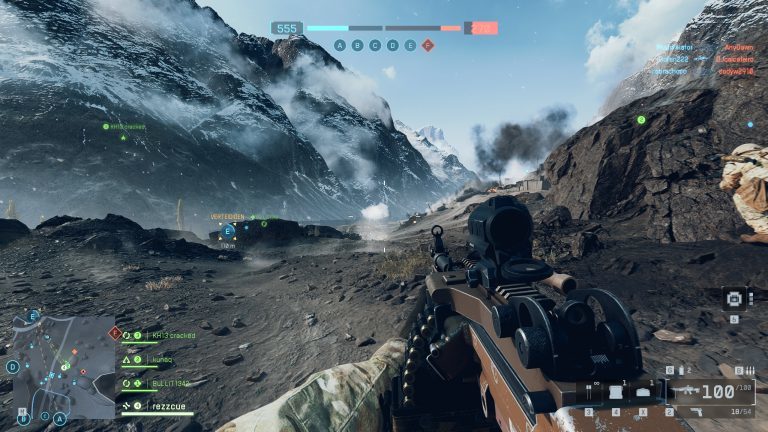
Task: Select squad member kunoq
Action: click(x=160, y=359)
